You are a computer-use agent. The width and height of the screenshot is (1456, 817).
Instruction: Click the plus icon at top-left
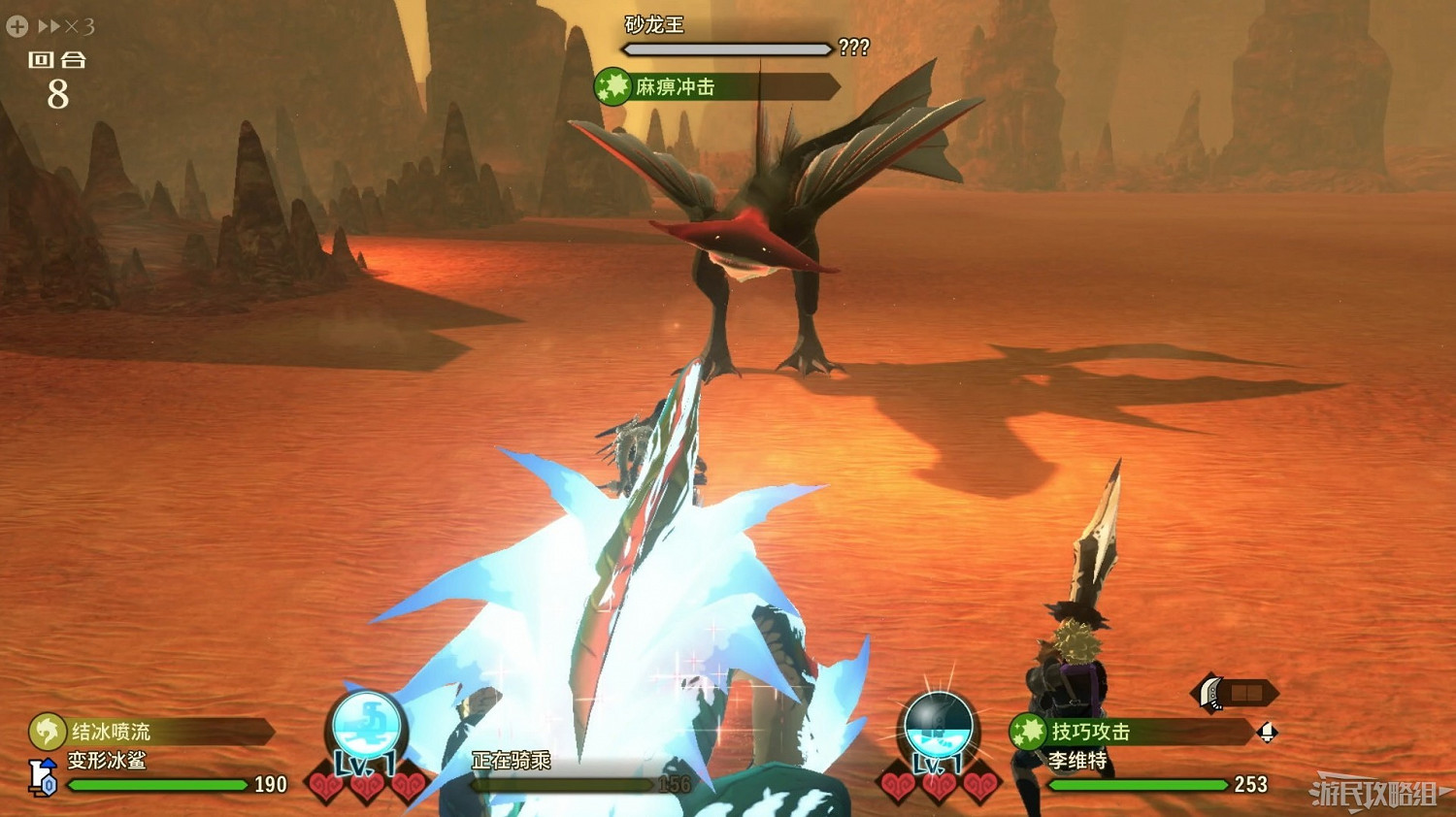15,26
